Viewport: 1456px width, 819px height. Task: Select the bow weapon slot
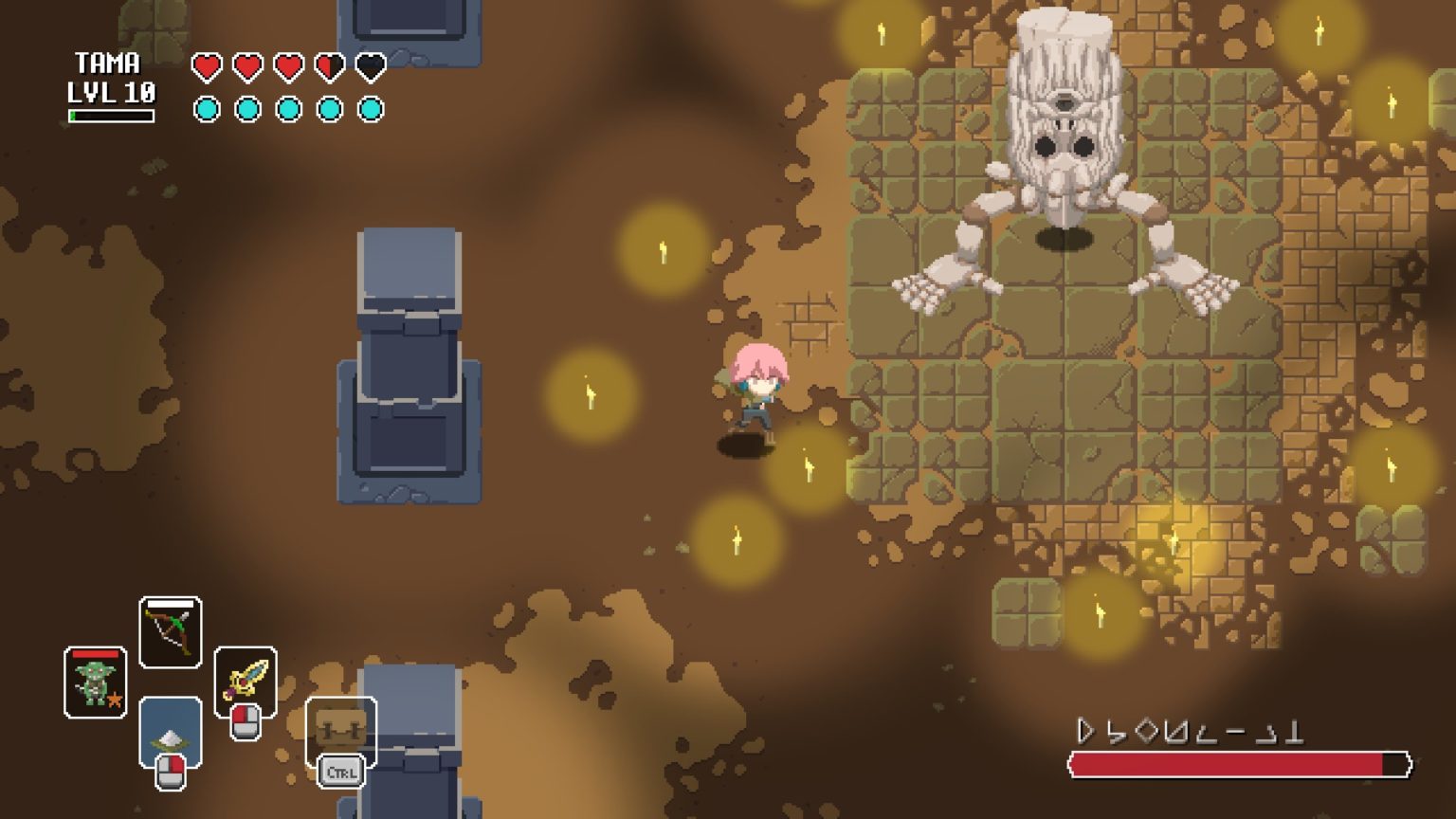click(171, 632)
